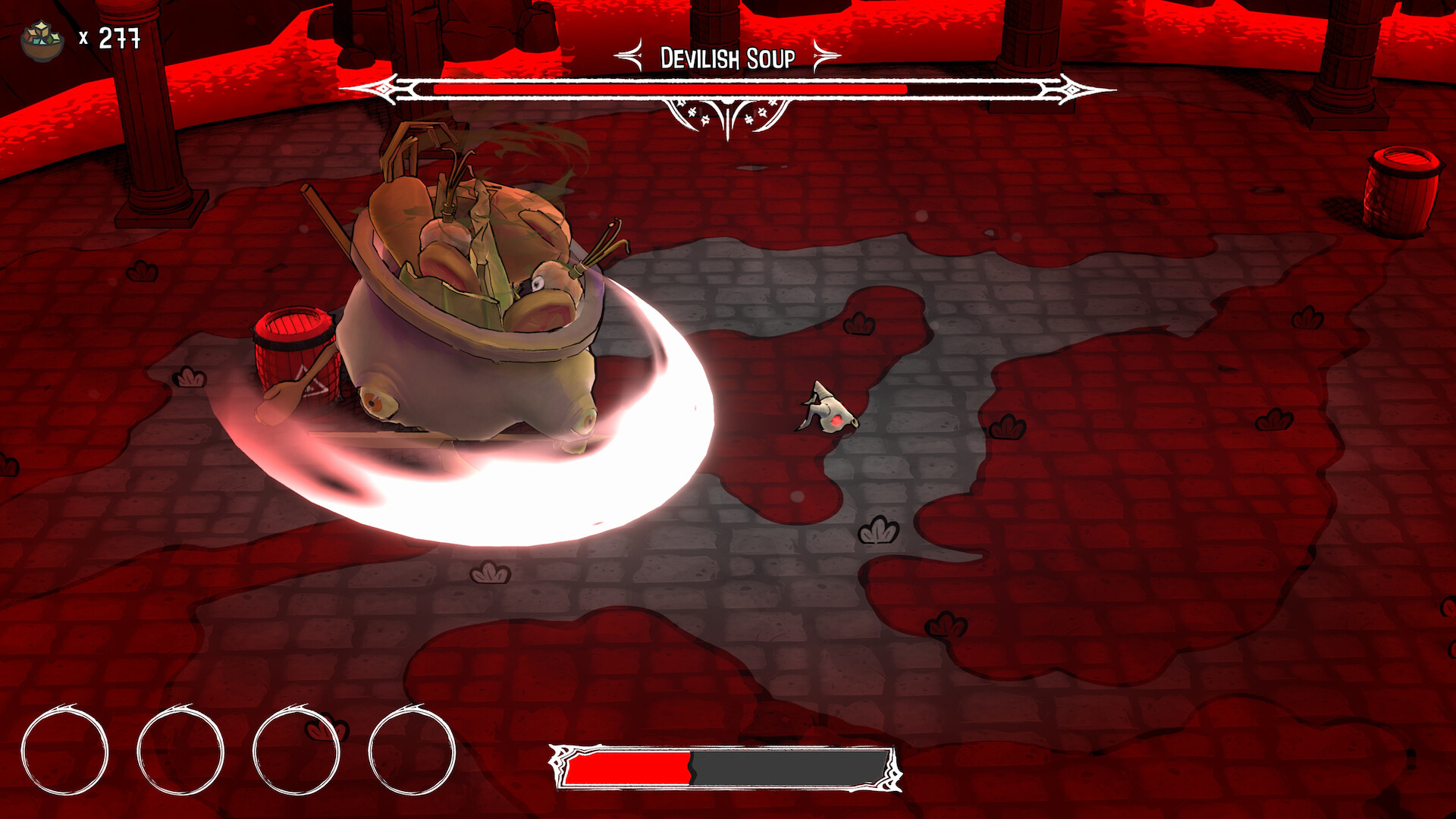Click the right arrow ornament beside Devilish Soup
The width and height of the screenshot is (1456, 819).
tap(827, 55)
